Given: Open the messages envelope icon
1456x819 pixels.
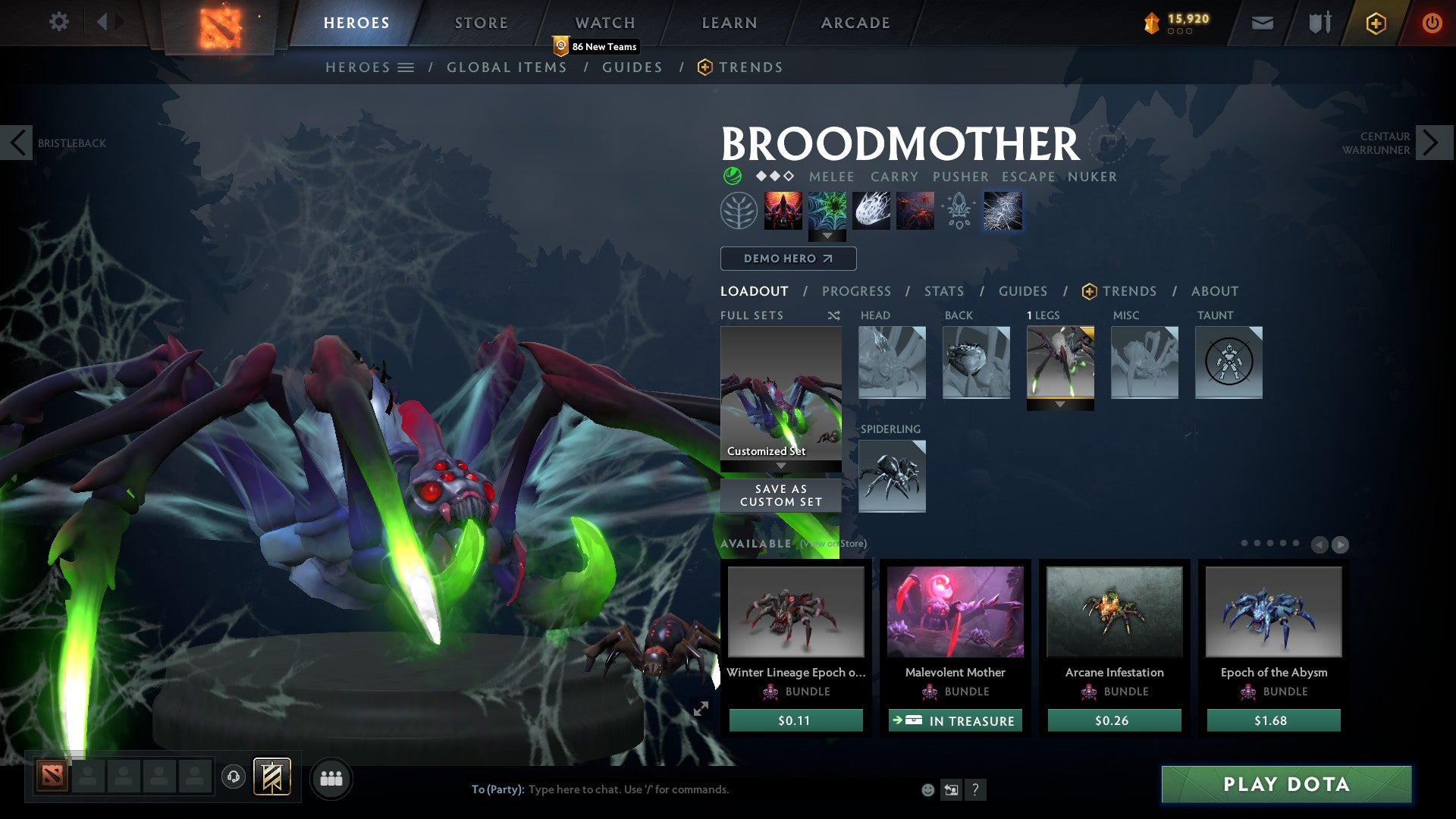Looking at the screenshot, I should (x=1263, y=23).
